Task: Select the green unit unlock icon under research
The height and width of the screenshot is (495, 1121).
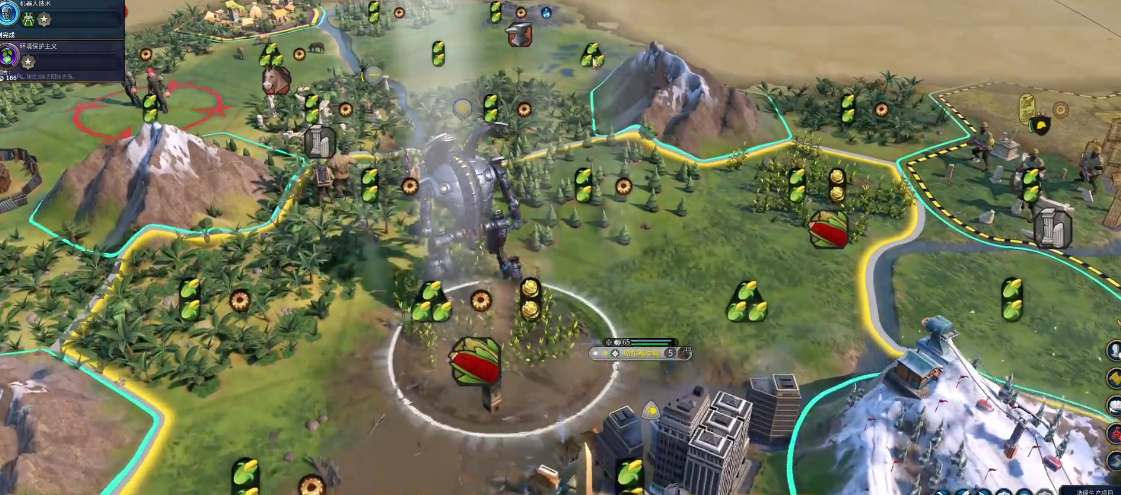Action: click(x=27, y=19)
